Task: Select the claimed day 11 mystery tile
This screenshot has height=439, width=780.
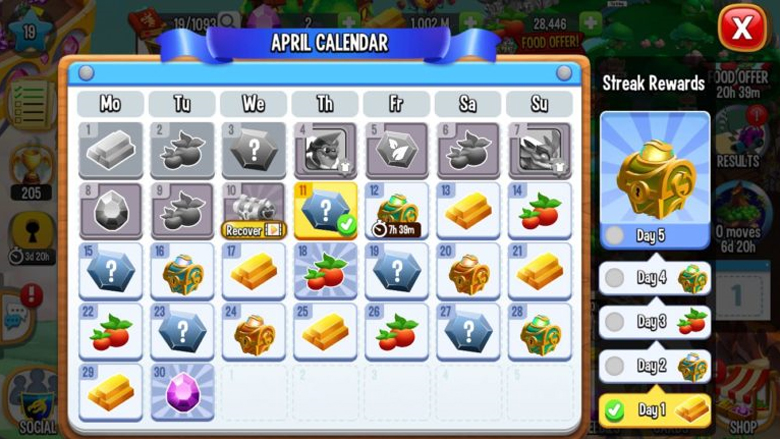Action: [325, 210]
